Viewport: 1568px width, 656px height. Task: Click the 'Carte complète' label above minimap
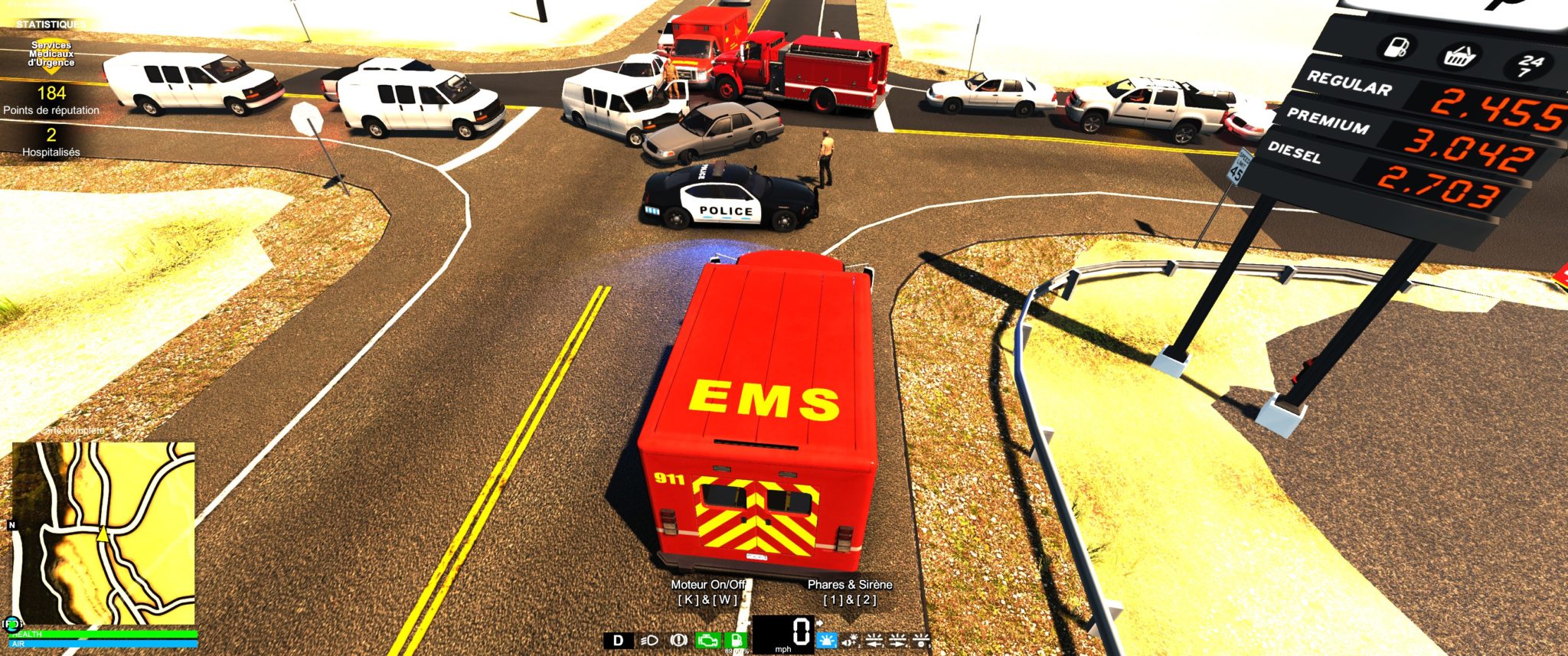[75, 431]
